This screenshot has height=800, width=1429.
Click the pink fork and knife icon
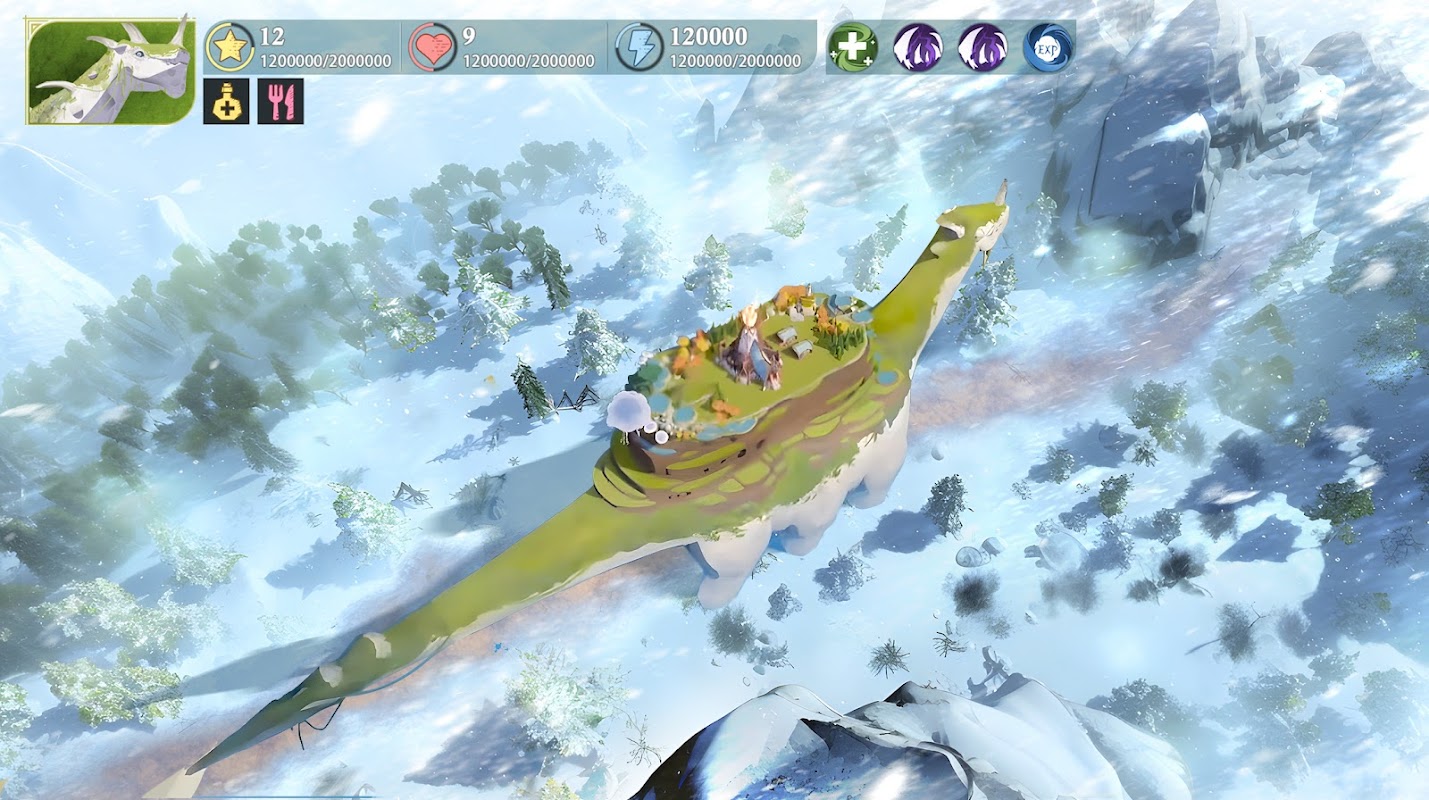(280, 102)
